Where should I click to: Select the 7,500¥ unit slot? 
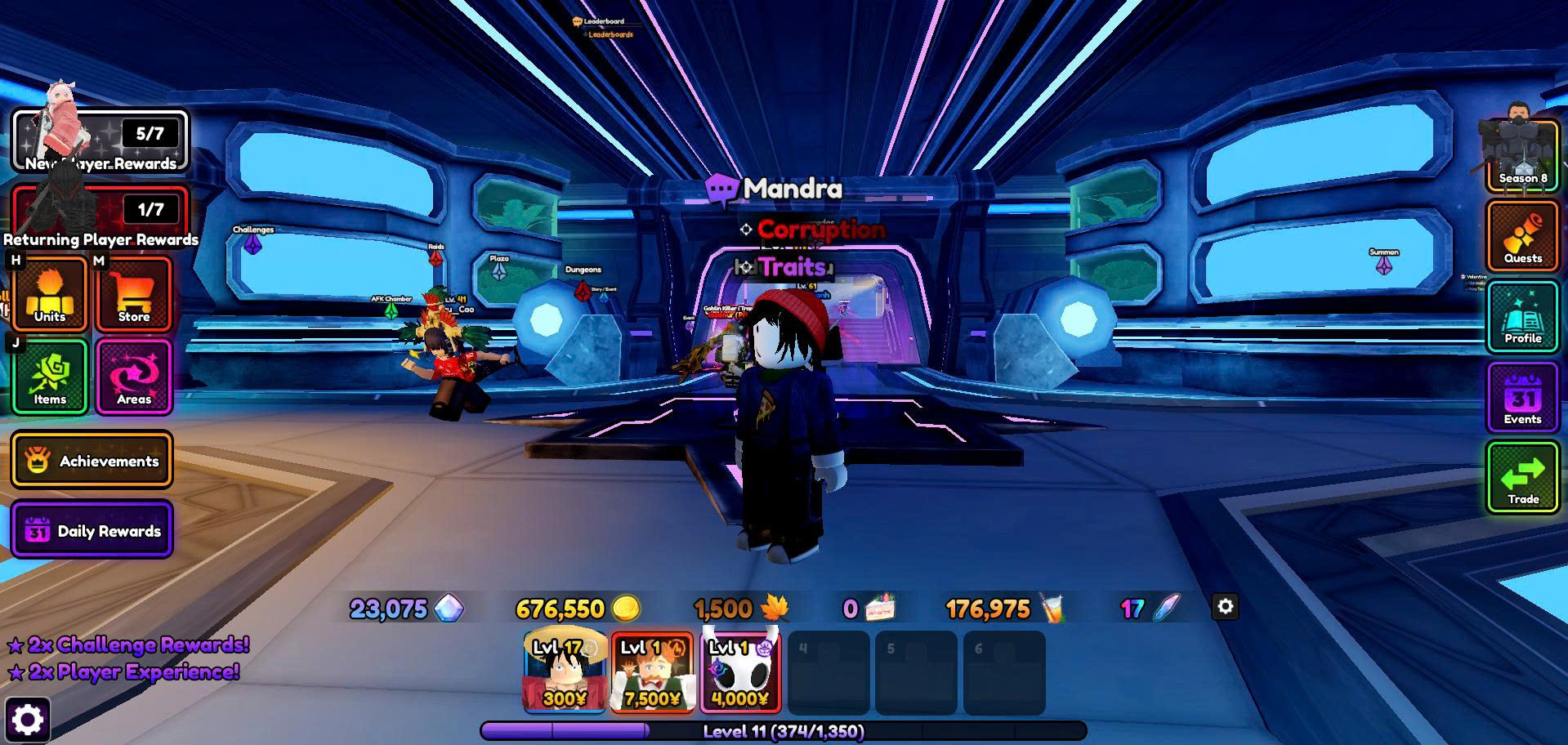point(652,672)
